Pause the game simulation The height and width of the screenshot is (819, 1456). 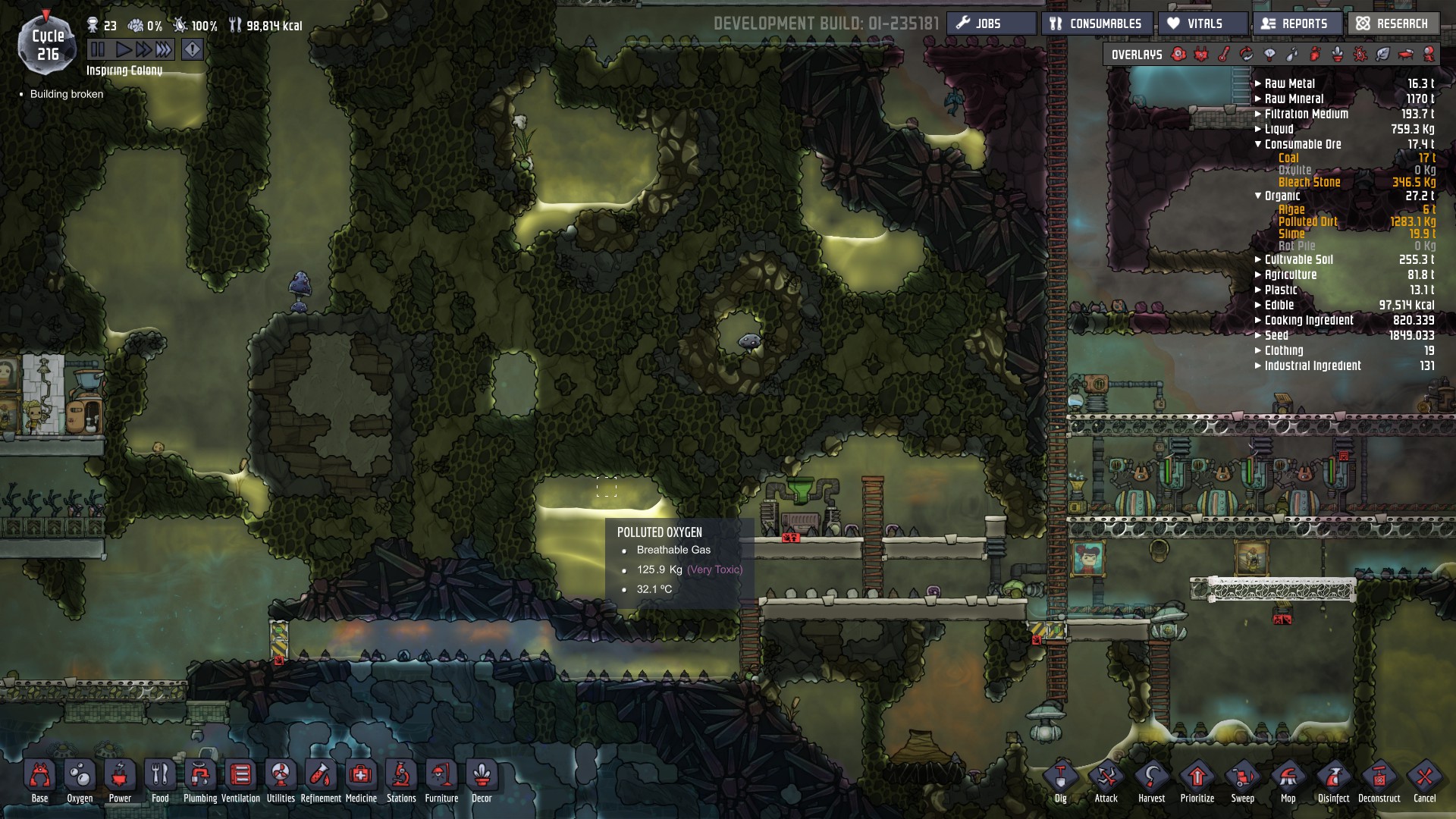(x=98, y=50)
